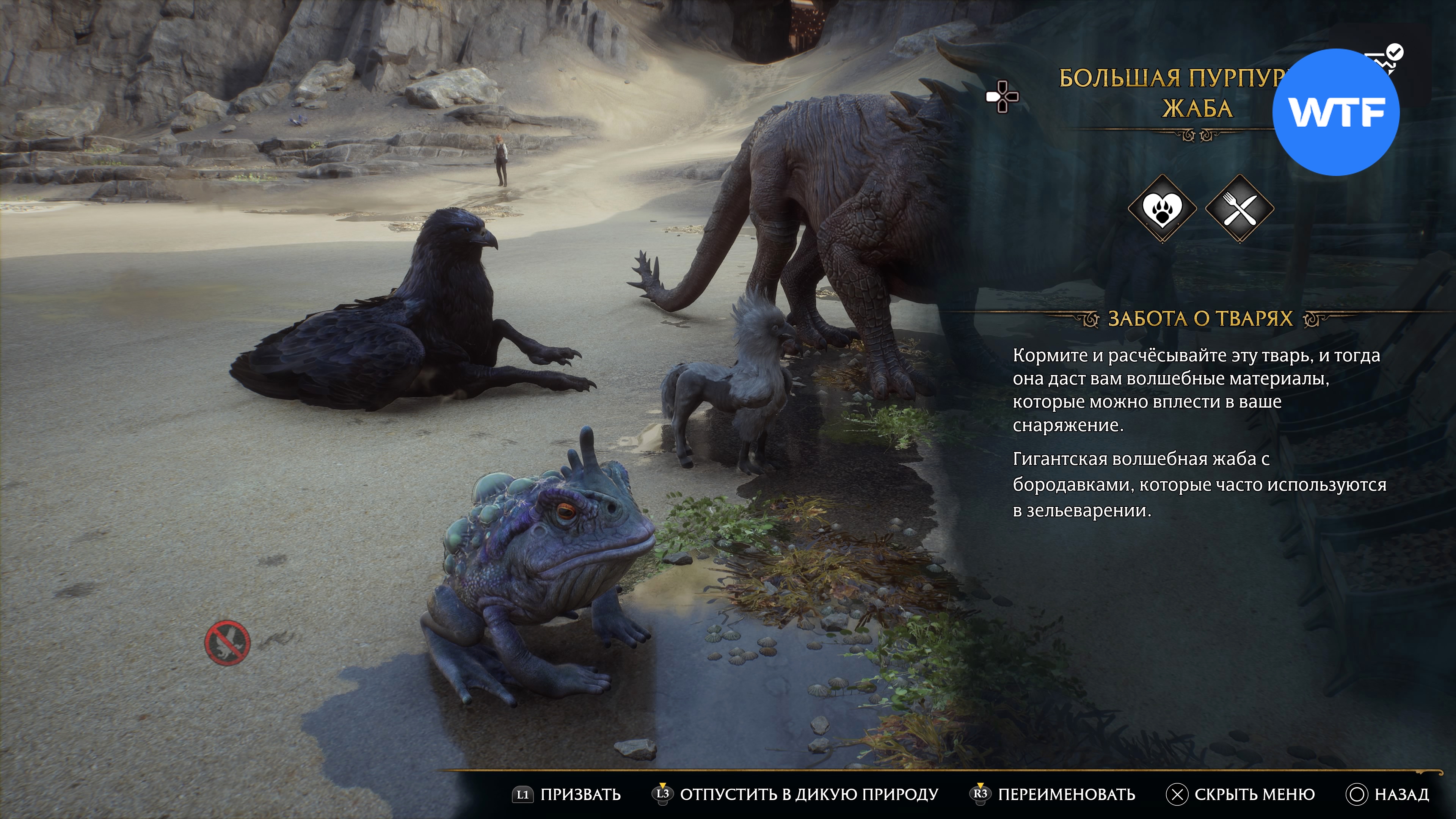Click the blue WTF overlay badge

1336,112
